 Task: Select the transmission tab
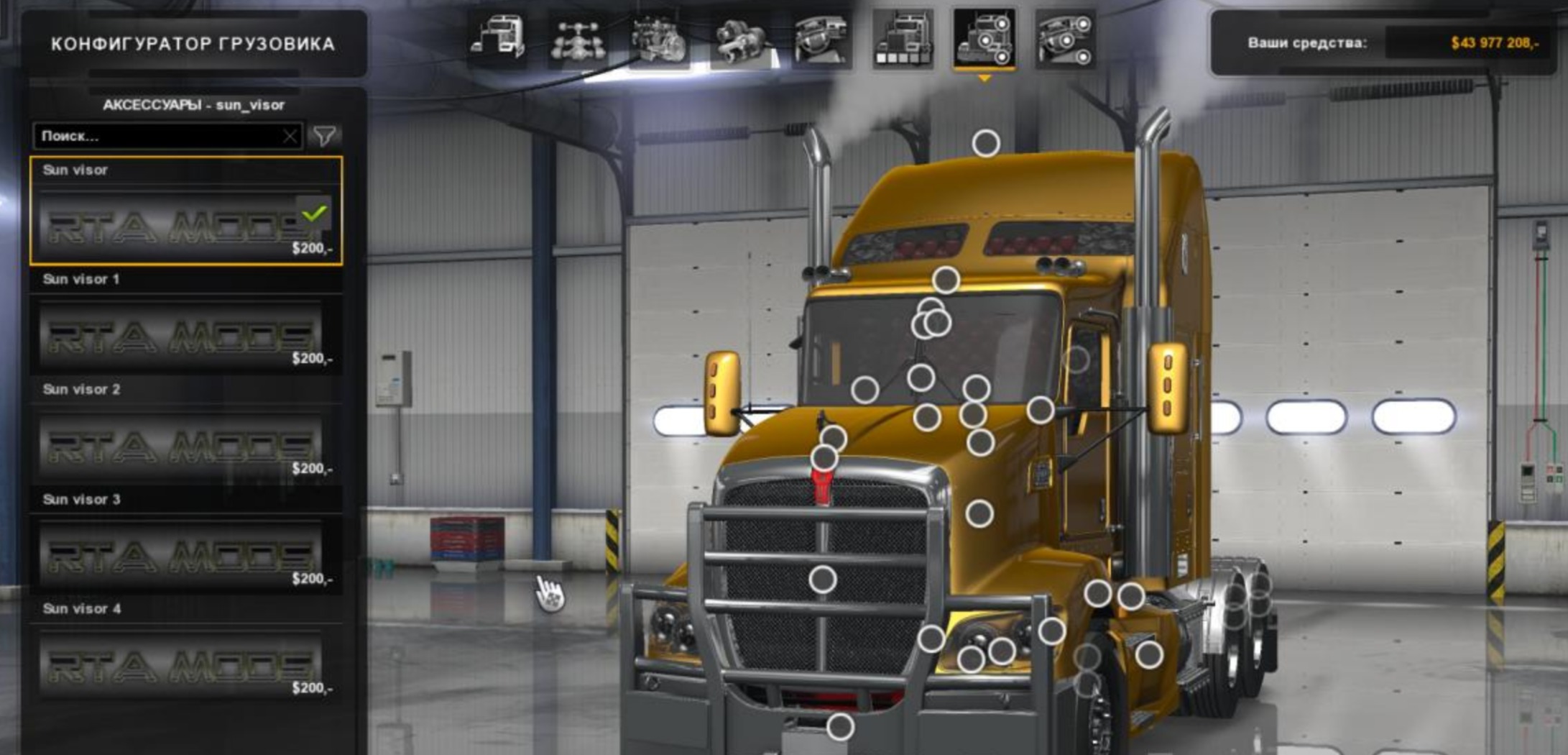pos(740,39)
